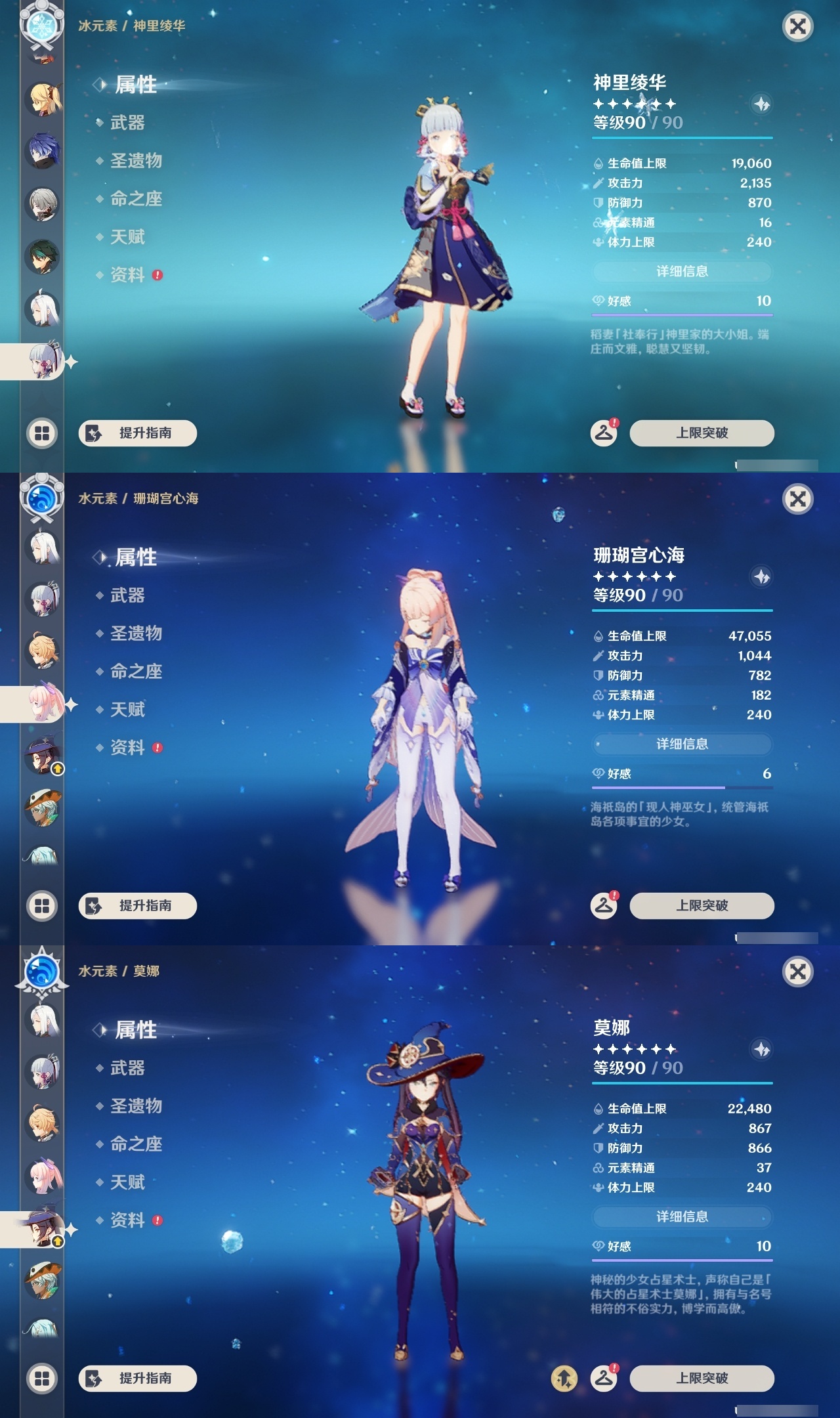
Task: Open the 提升指南 enhancement guide
Action: (x=136, y=433)
